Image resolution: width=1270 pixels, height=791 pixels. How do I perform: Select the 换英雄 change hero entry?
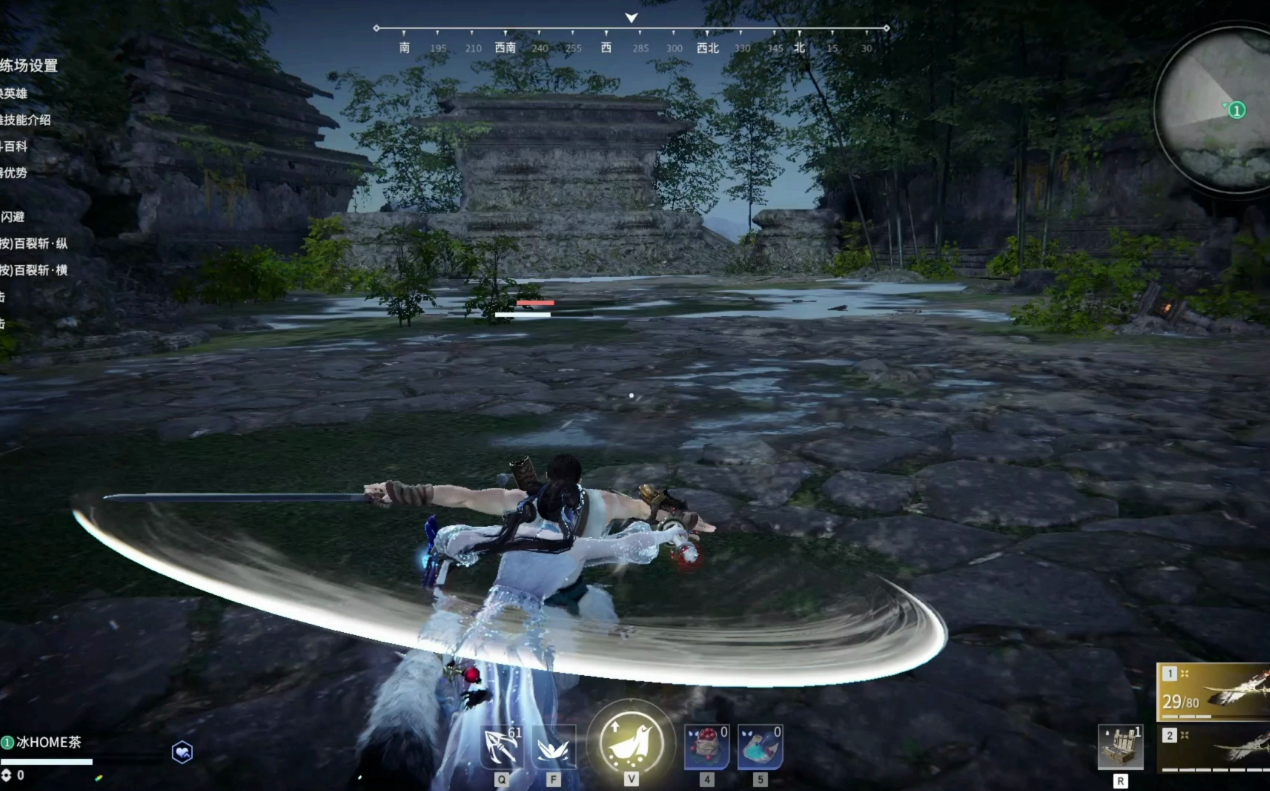click(x=14, y=93)
